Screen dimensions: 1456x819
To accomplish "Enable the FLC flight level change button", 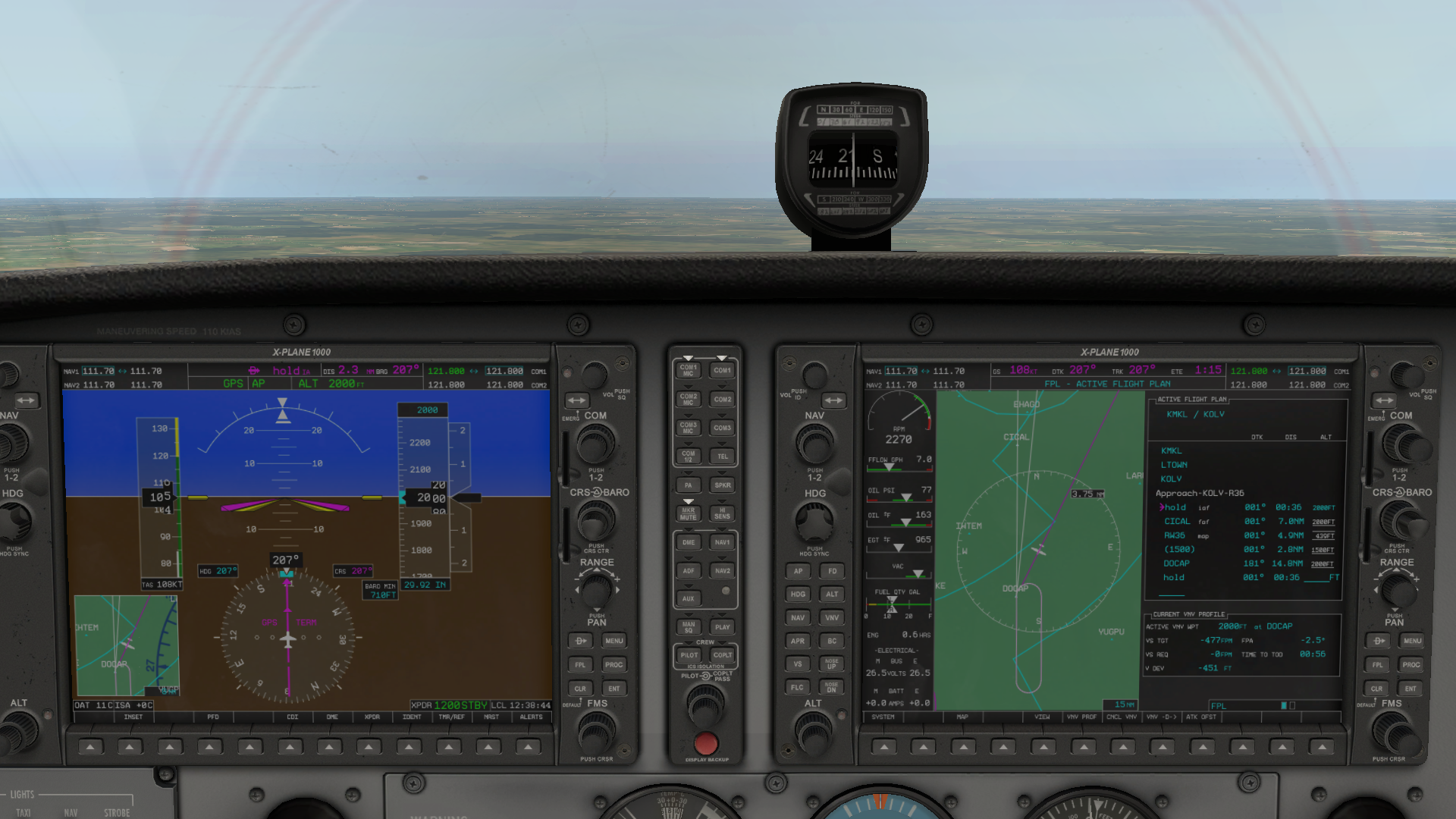I will pyautogui.click(x=798, y=687).
